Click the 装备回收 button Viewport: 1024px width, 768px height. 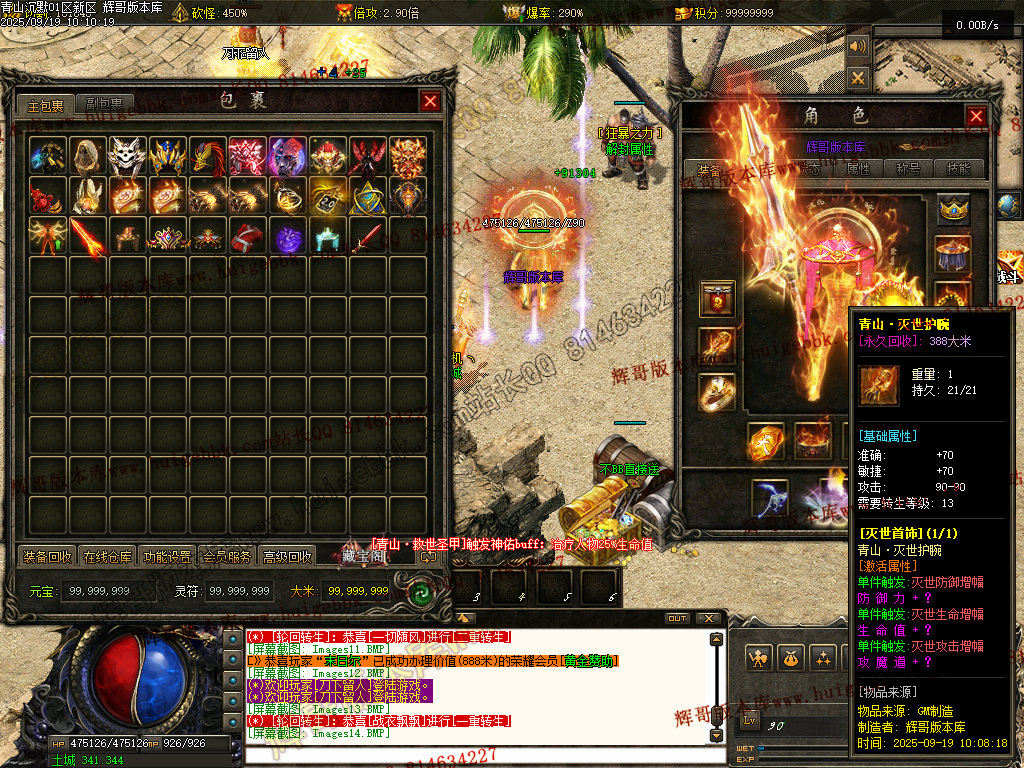47,557
